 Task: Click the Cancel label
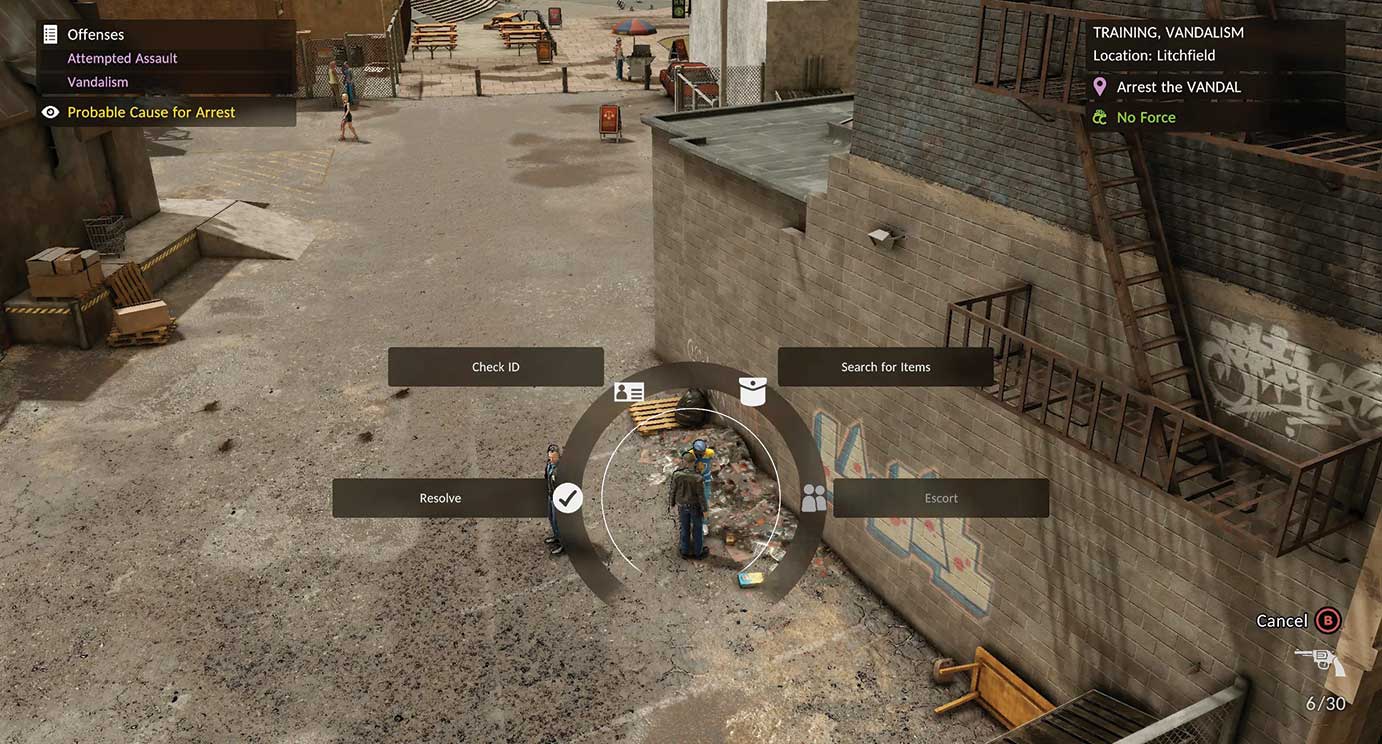click(x=1281, y=621)
